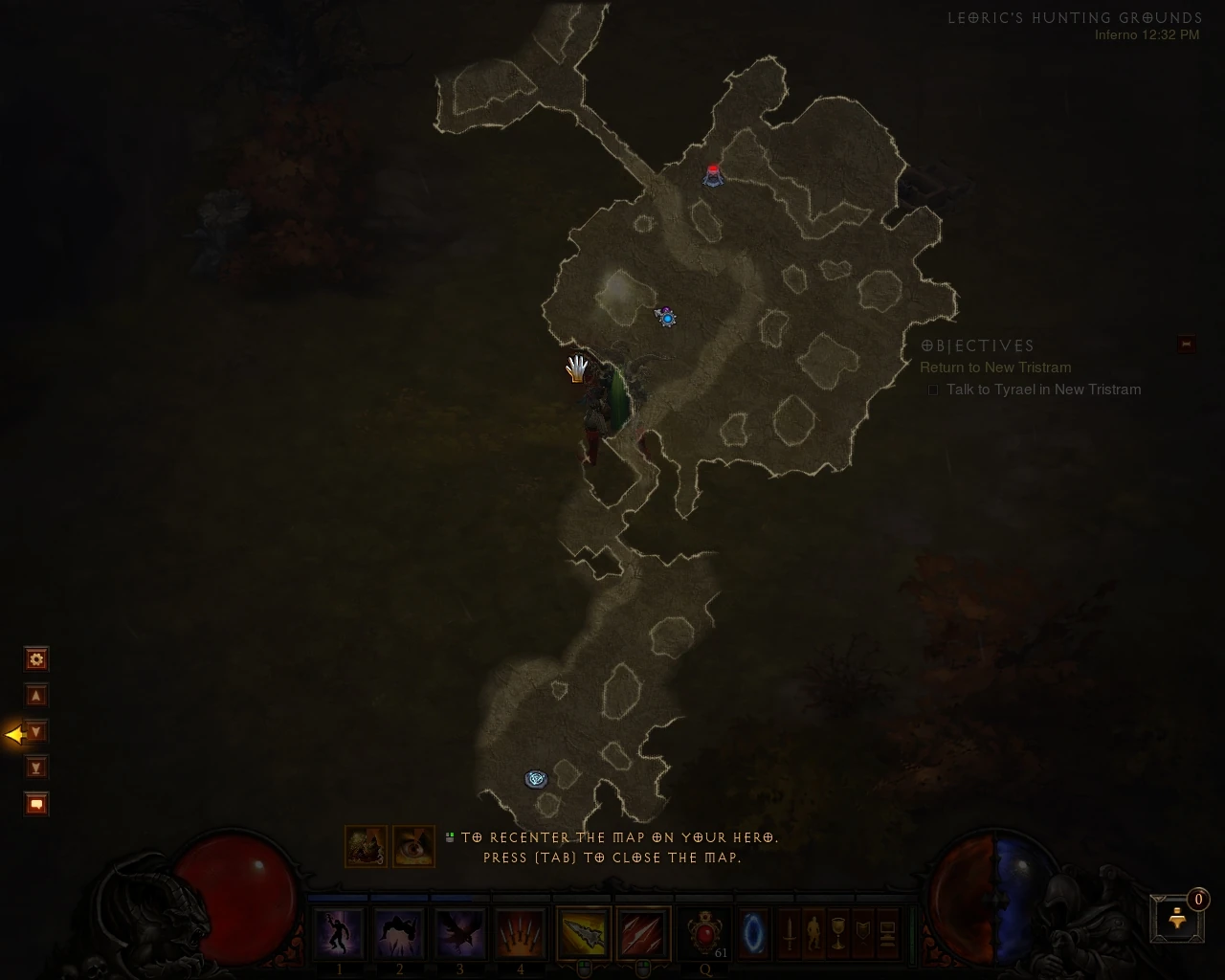This screenshot has height=980, width=1225.
Task: Activate the blue Town Portal icon
Action: point(754,933)
